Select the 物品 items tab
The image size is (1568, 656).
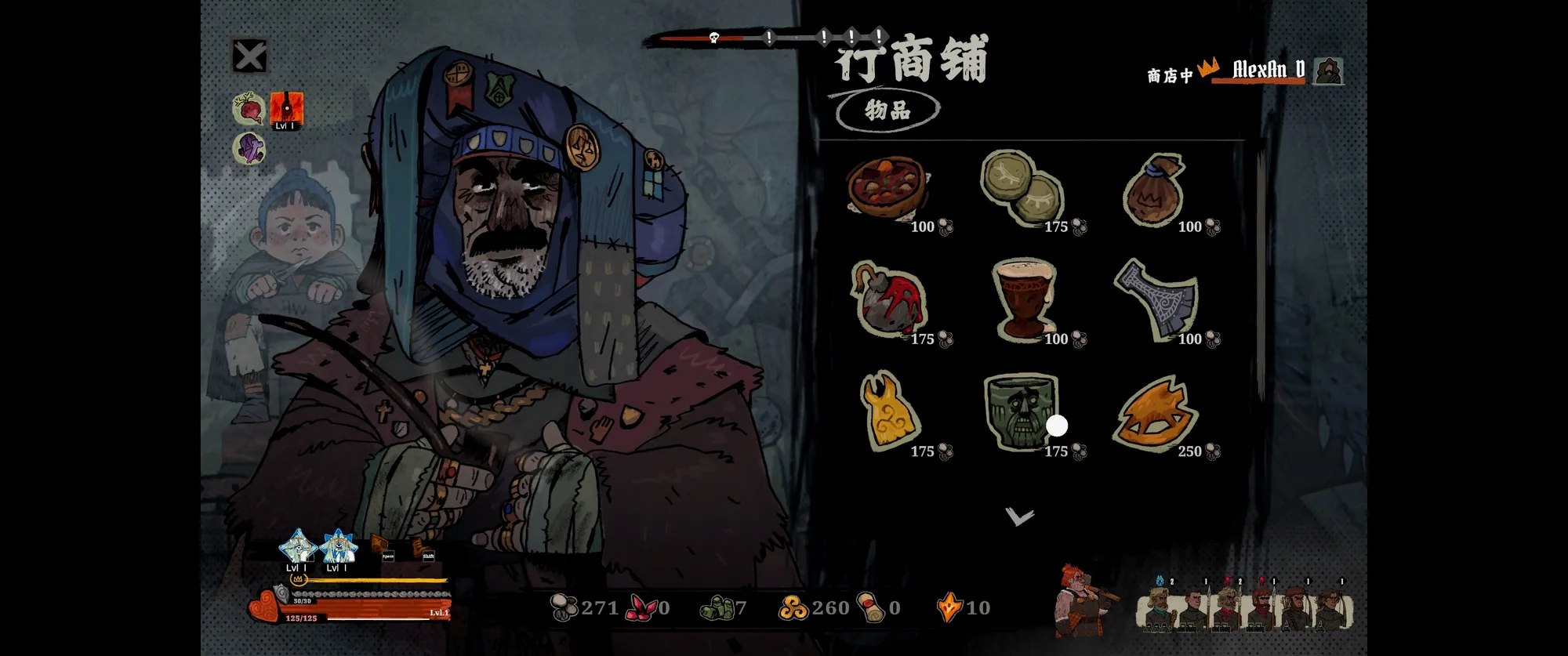tap(887, 111)
